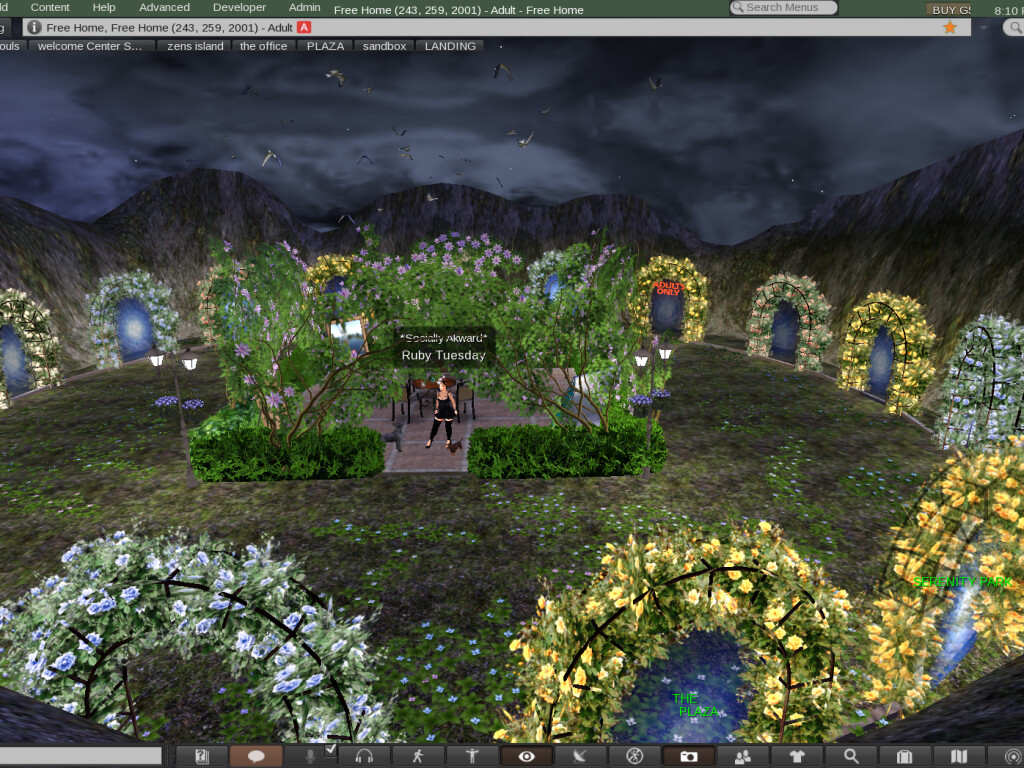The width and height of the screenshot is (1024, 768).
Task: Select the welcome Center favorite landmark
Action: [x=90, y=46]
